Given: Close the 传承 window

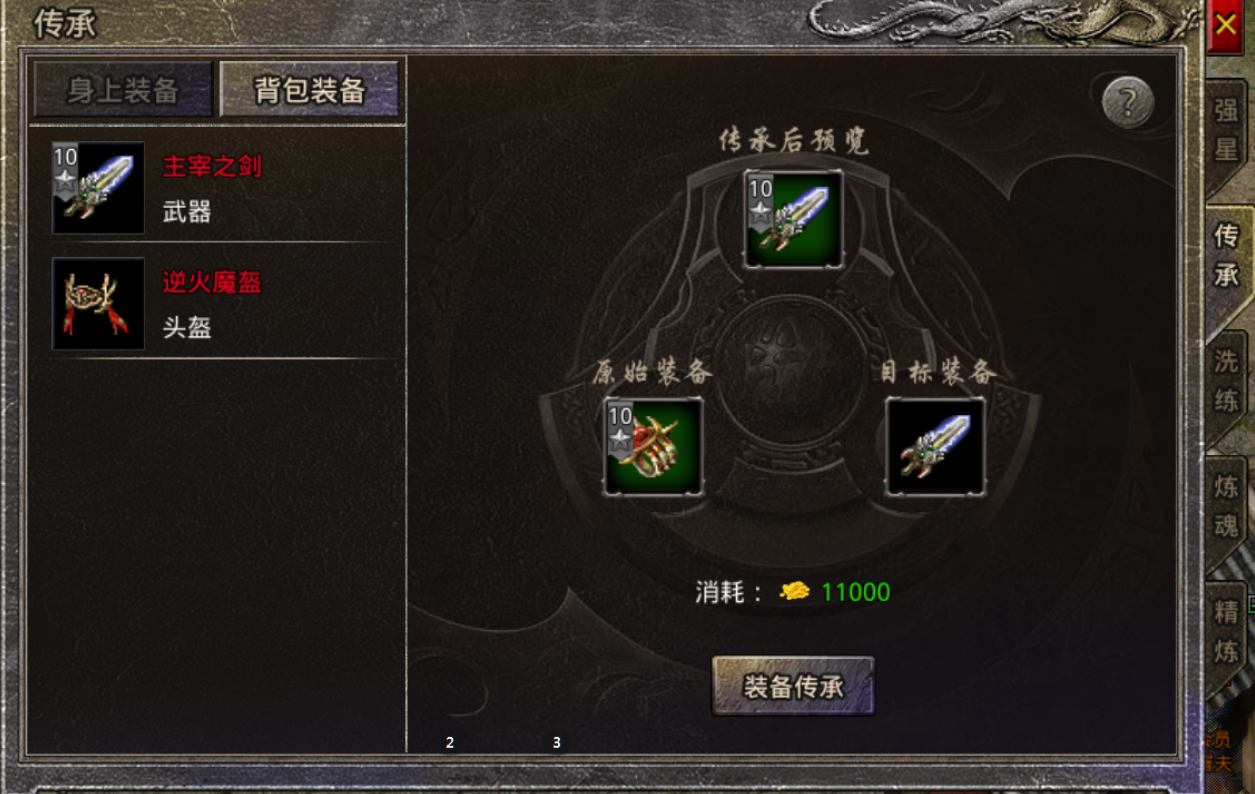Looking at the screenshot, I should point(1226,28).
